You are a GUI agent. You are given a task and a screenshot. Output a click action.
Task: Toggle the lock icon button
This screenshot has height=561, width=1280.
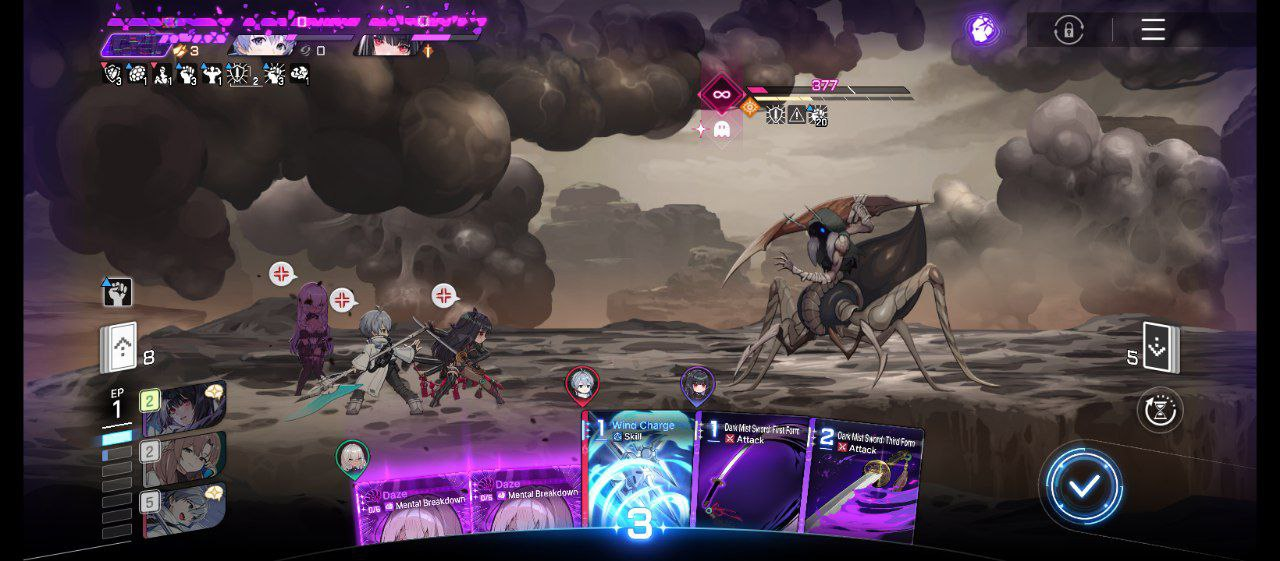(x=1068, y=30)
